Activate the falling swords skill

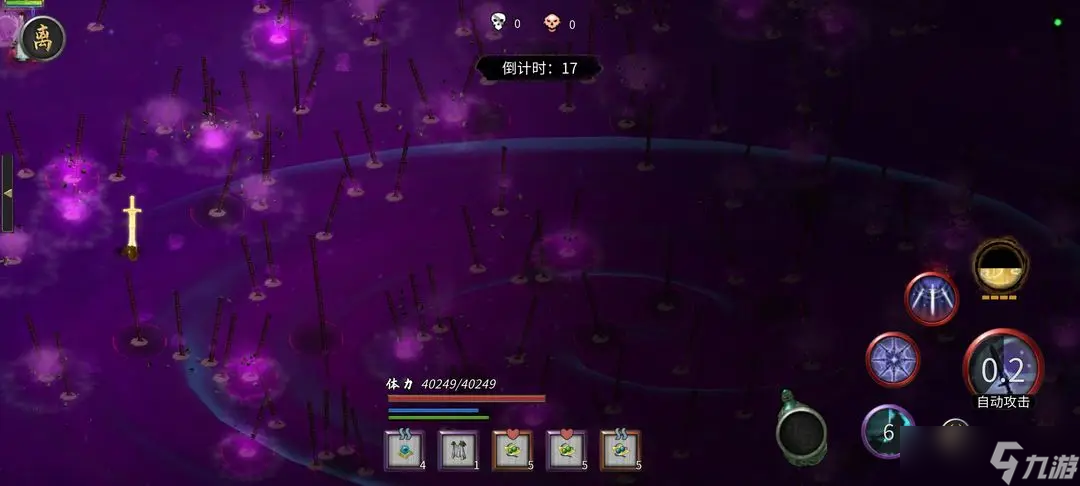(x=931, y=298)
